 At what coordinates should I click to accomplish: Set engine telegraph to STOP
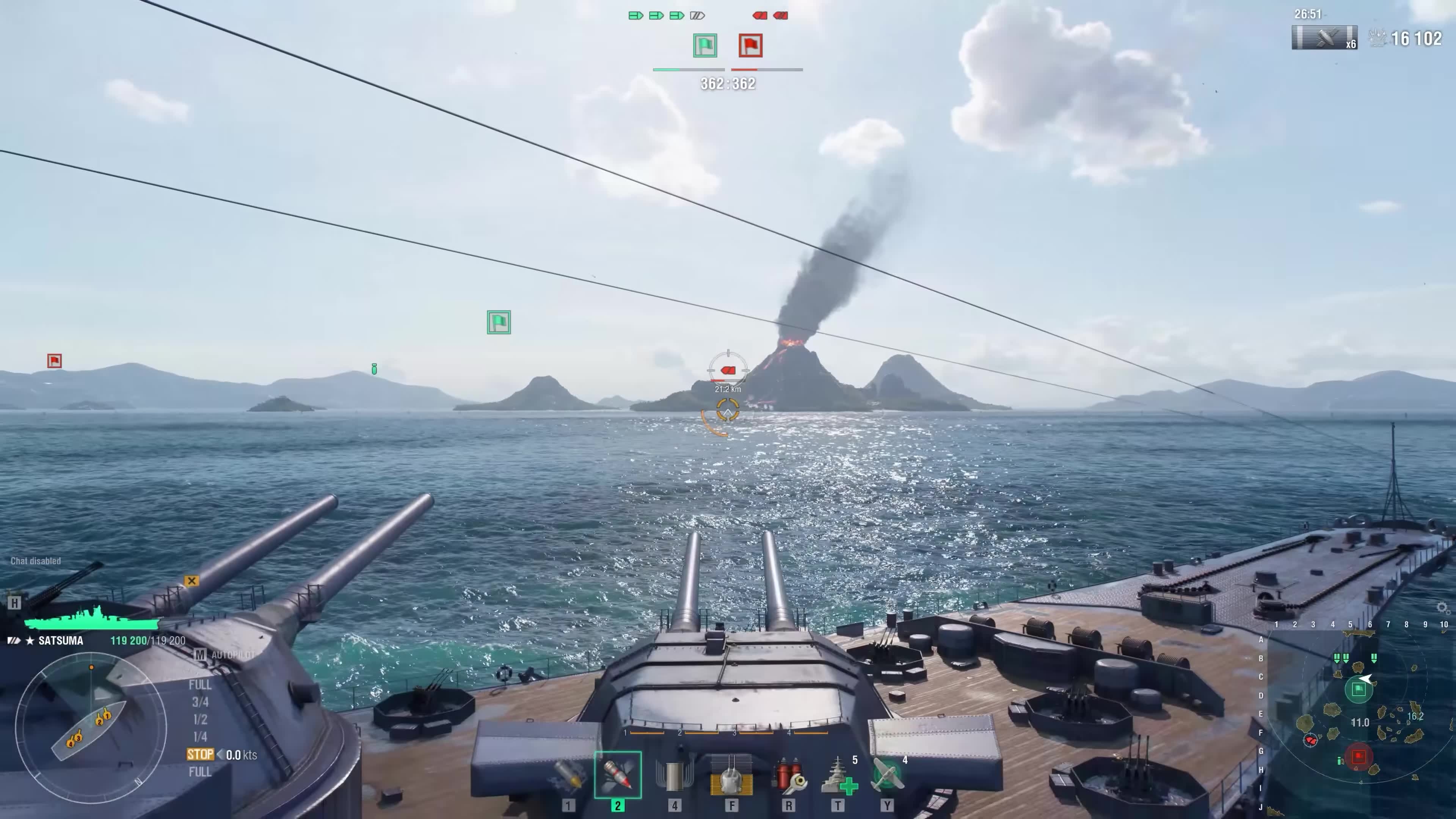pyautogui.click(x=200, y=755)
